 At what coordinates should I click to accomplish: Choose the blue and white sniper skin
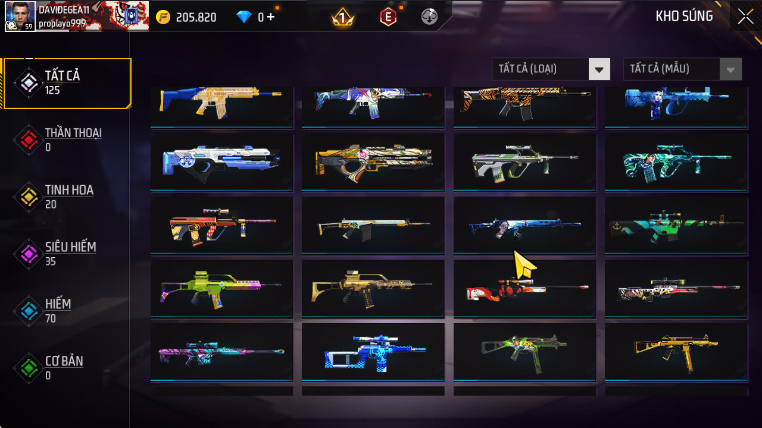373,353
